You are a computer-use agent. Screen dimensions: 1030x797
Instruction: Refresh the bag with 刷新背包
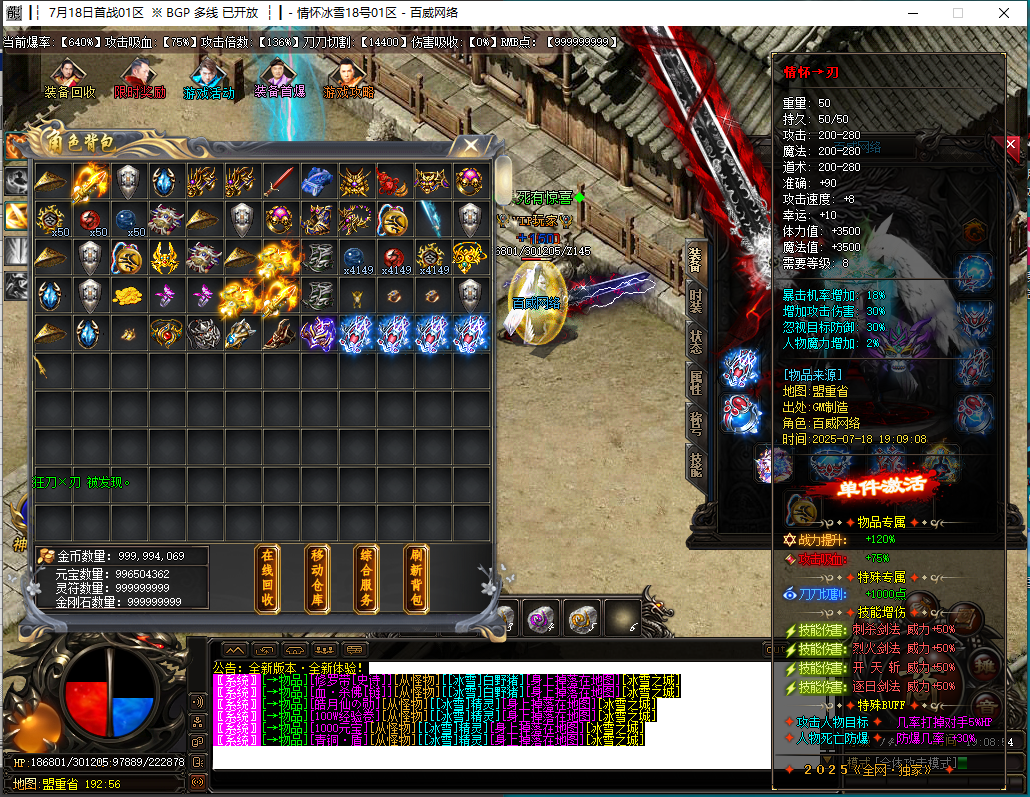tap(417, 579)
